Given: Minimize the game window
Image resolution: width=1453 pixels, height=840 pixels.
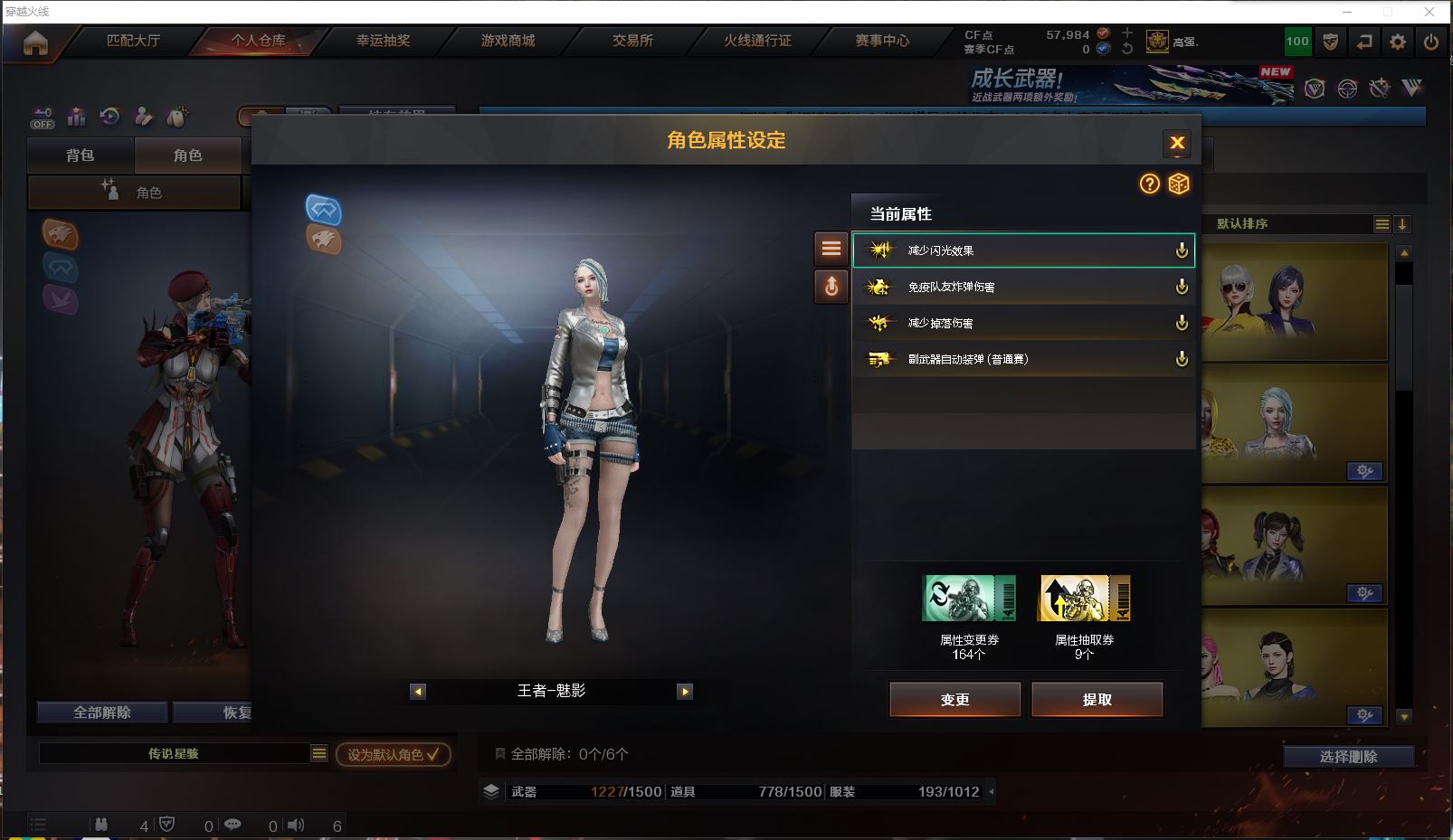Looking at the screenshot, I should click(1347, 12).
